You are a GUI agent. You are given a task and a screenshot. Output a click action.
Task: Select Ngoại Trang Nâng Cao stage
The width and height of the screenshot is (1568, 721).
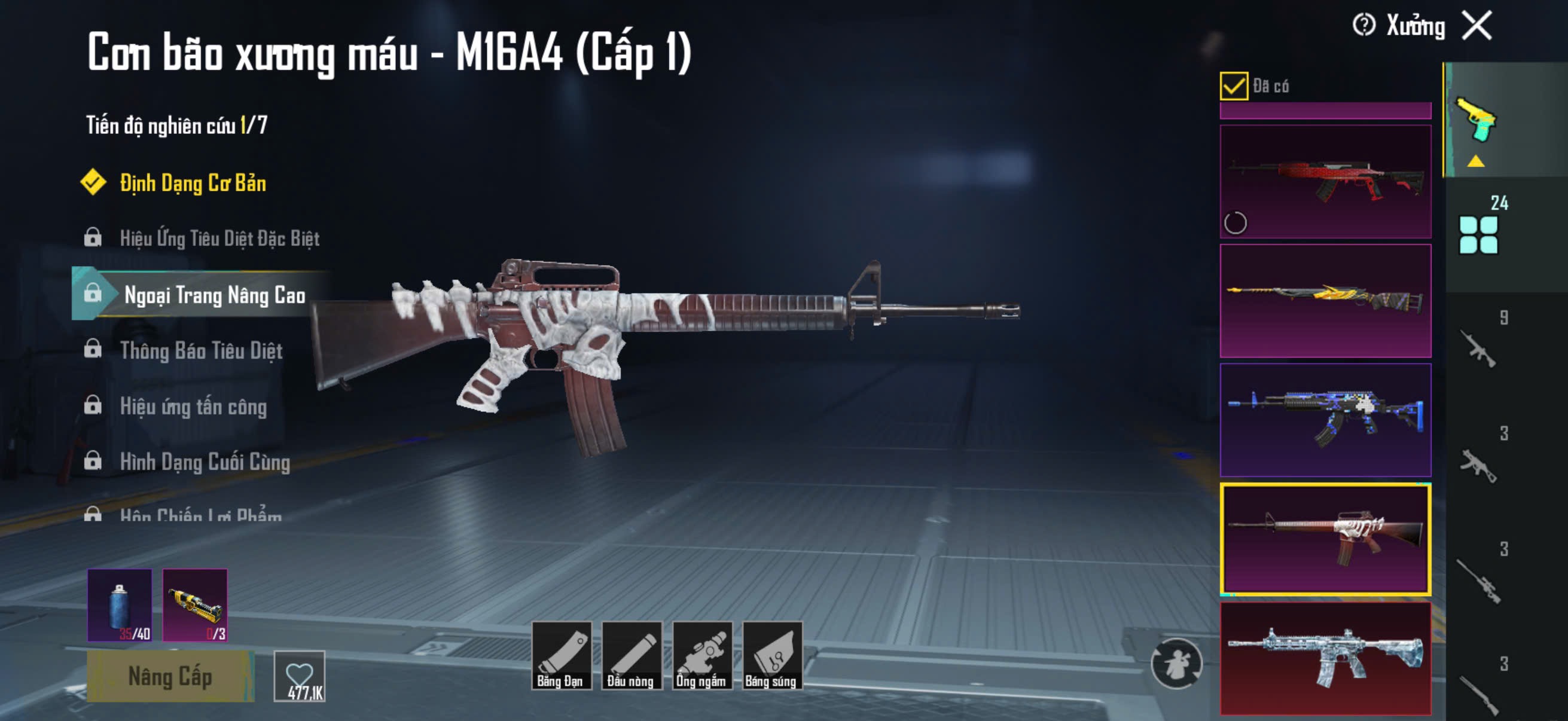[x=214, y=295]
